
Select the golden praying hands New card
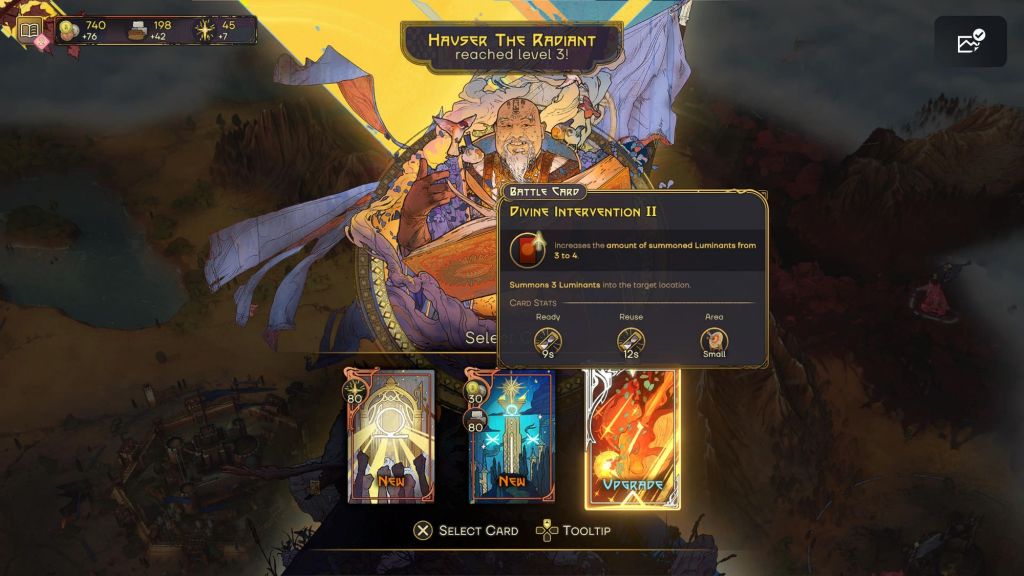point(391,437)
